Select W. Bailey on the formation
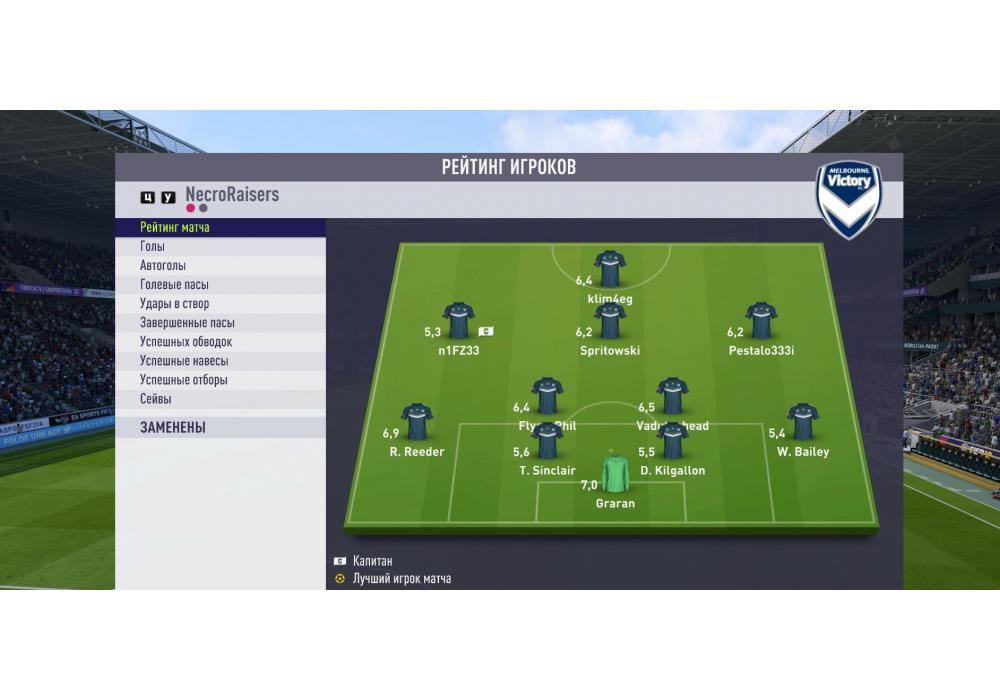This screenshot has width=1000, height=700. (x=803, y=422)
